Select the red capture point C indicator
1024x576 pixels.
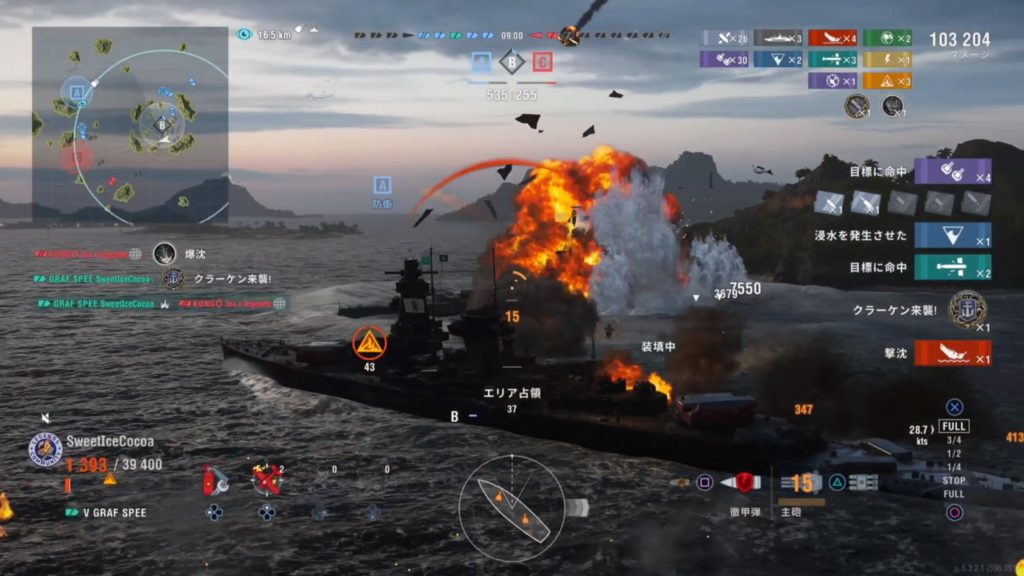[543, 63]
